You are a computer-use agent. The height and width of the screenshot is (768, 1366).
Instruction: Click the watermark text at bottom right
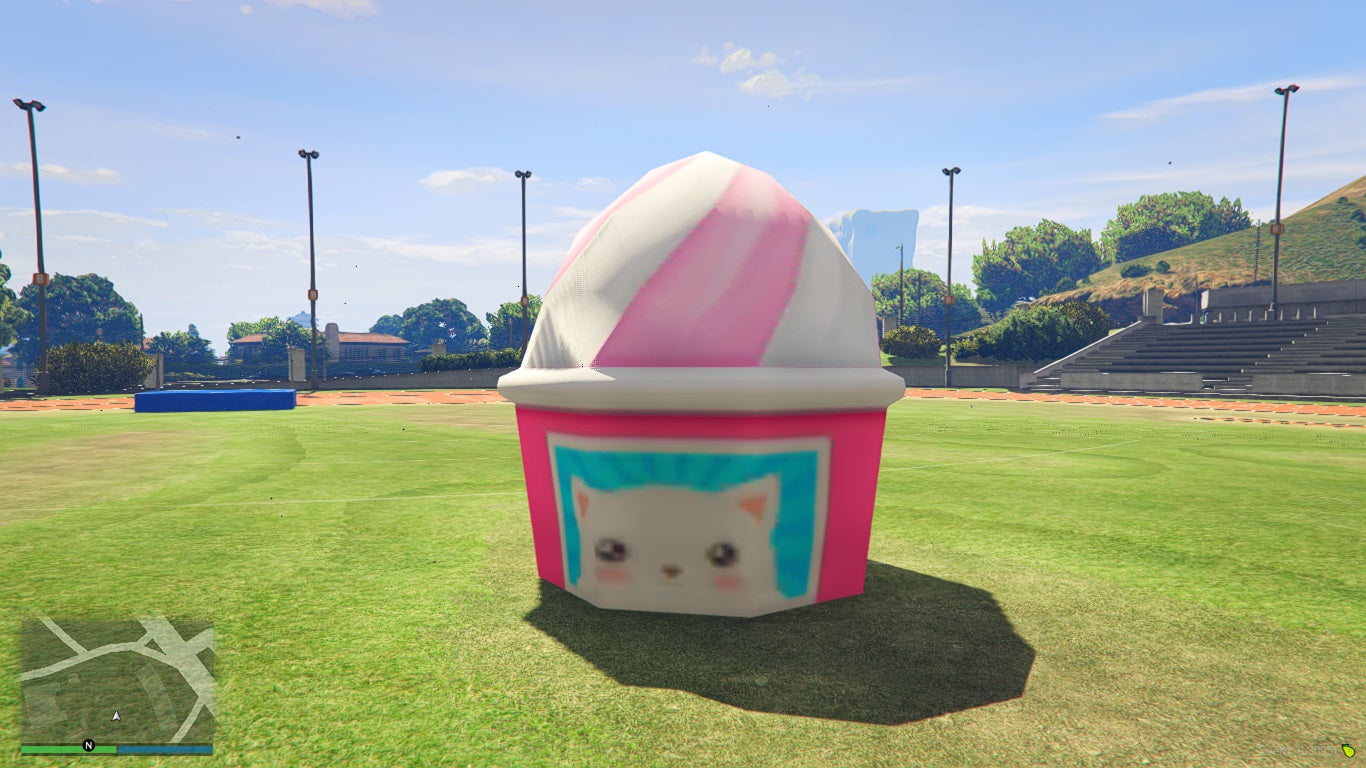tap(1295, 752)
